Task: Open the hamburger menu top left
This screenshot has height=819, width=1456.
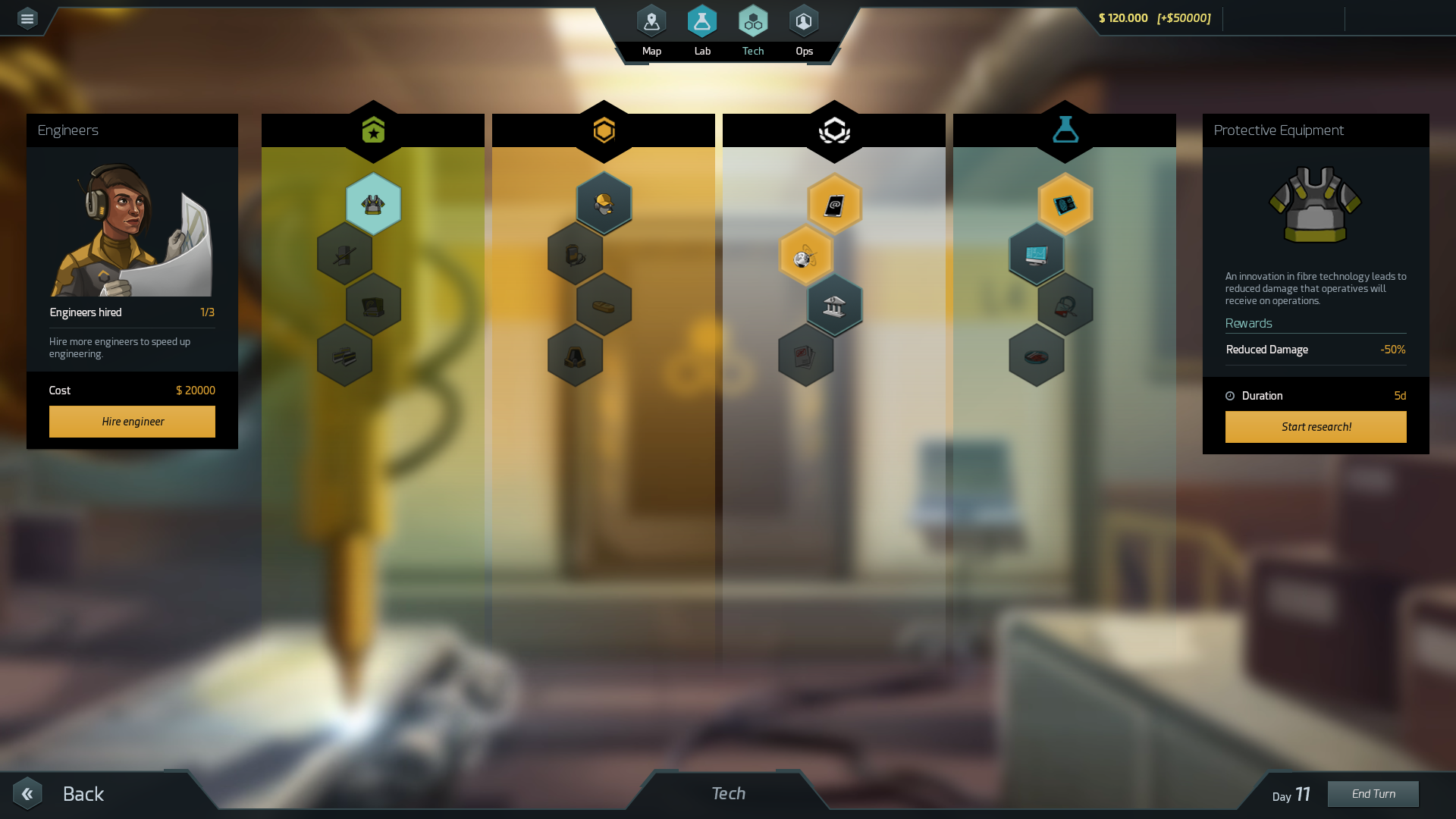Action: pos(27,18)
